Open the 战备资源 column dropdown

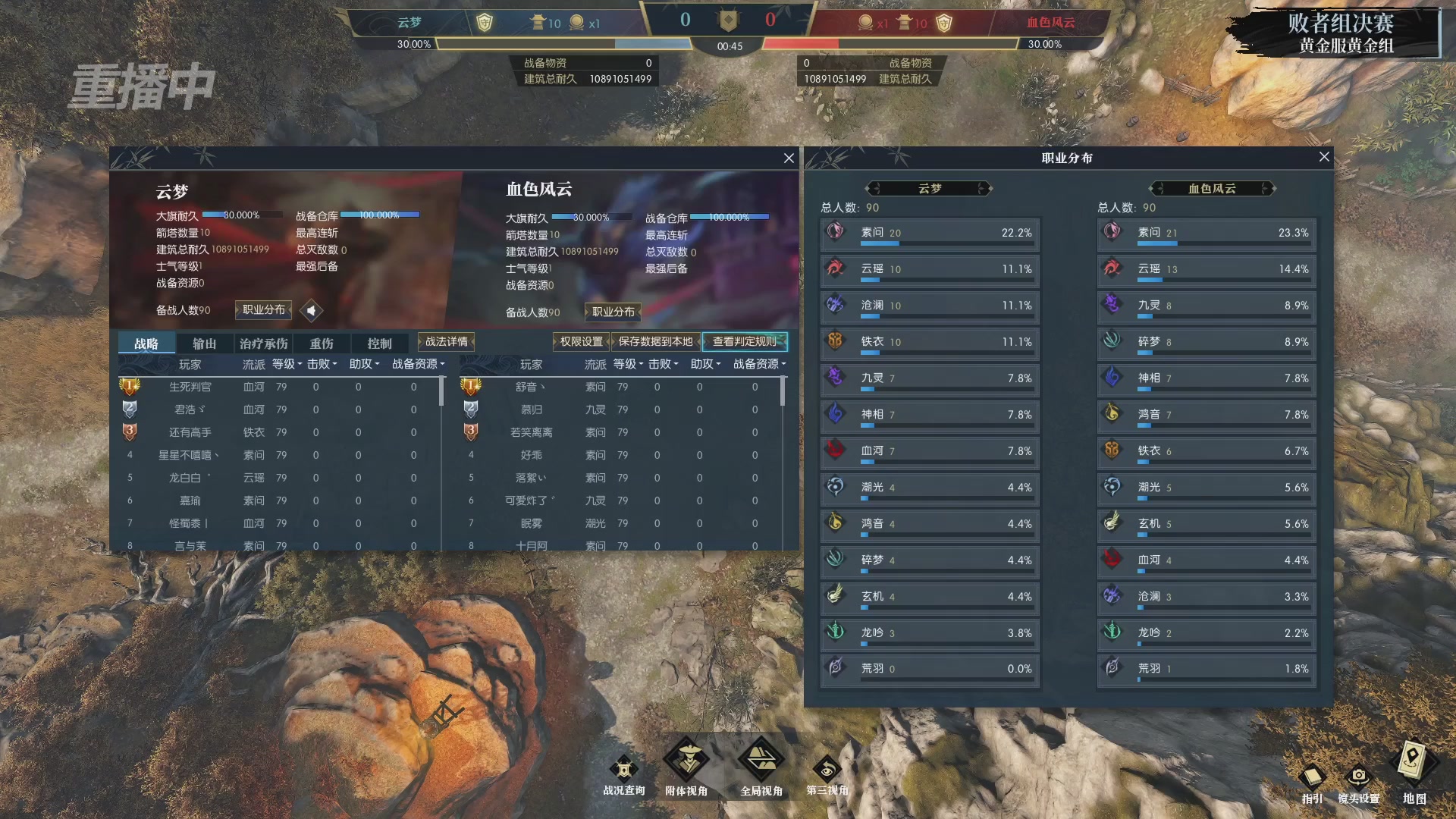click(x=418, y=364)
